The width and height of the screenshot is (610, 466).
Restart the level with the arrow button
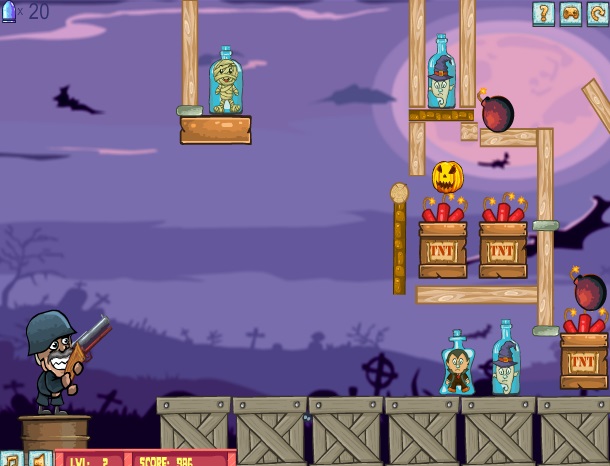click(598, 13)
